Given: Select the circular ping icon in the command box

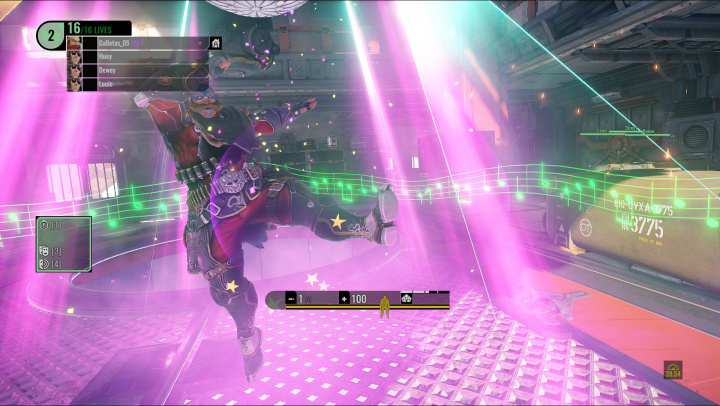Looking at the screenshot, I should click(x=44, y=226).
